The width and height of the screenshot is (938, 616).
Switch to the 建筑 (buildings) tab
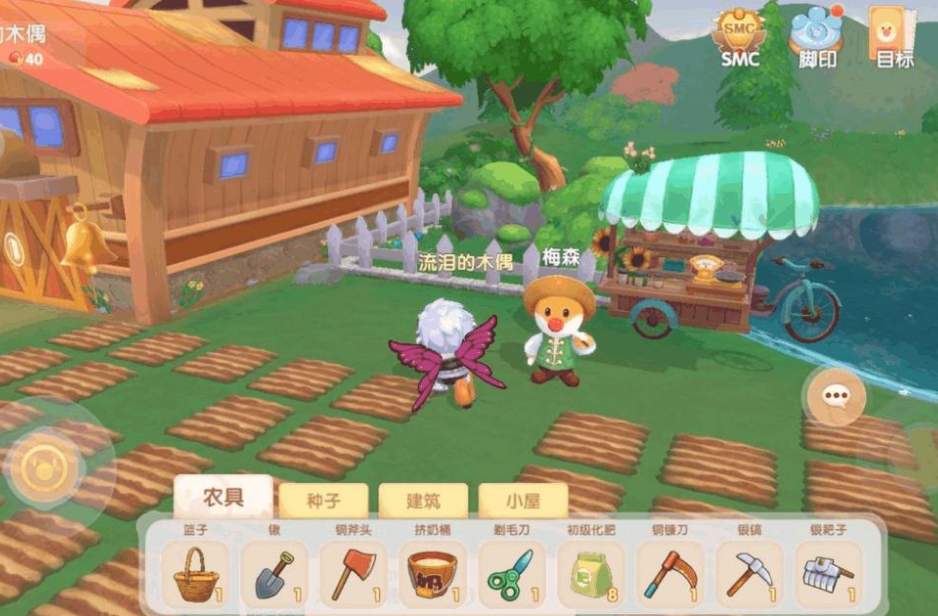pos(423,501)
